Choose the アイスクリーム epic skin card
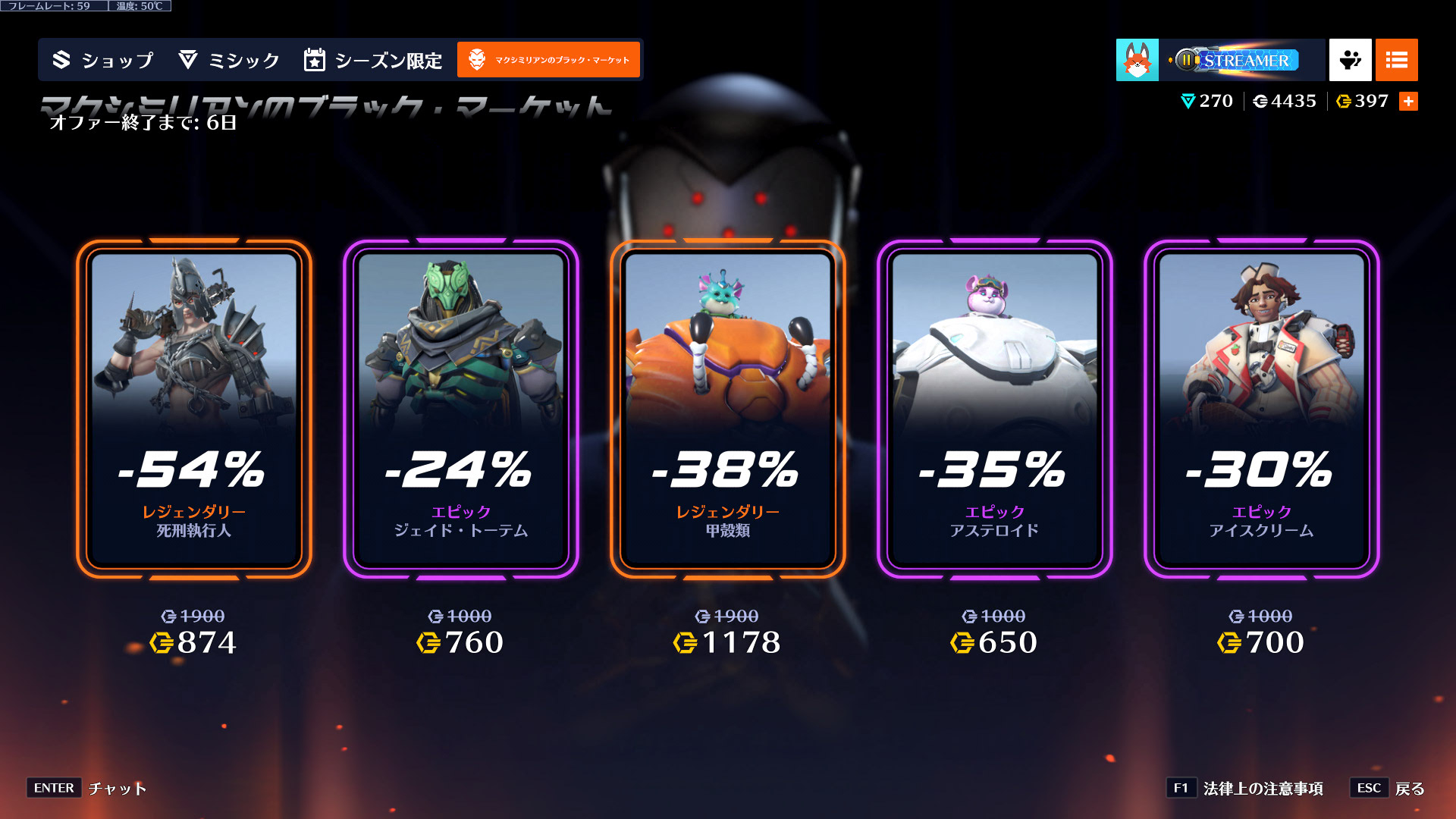 click(1262, 409)
